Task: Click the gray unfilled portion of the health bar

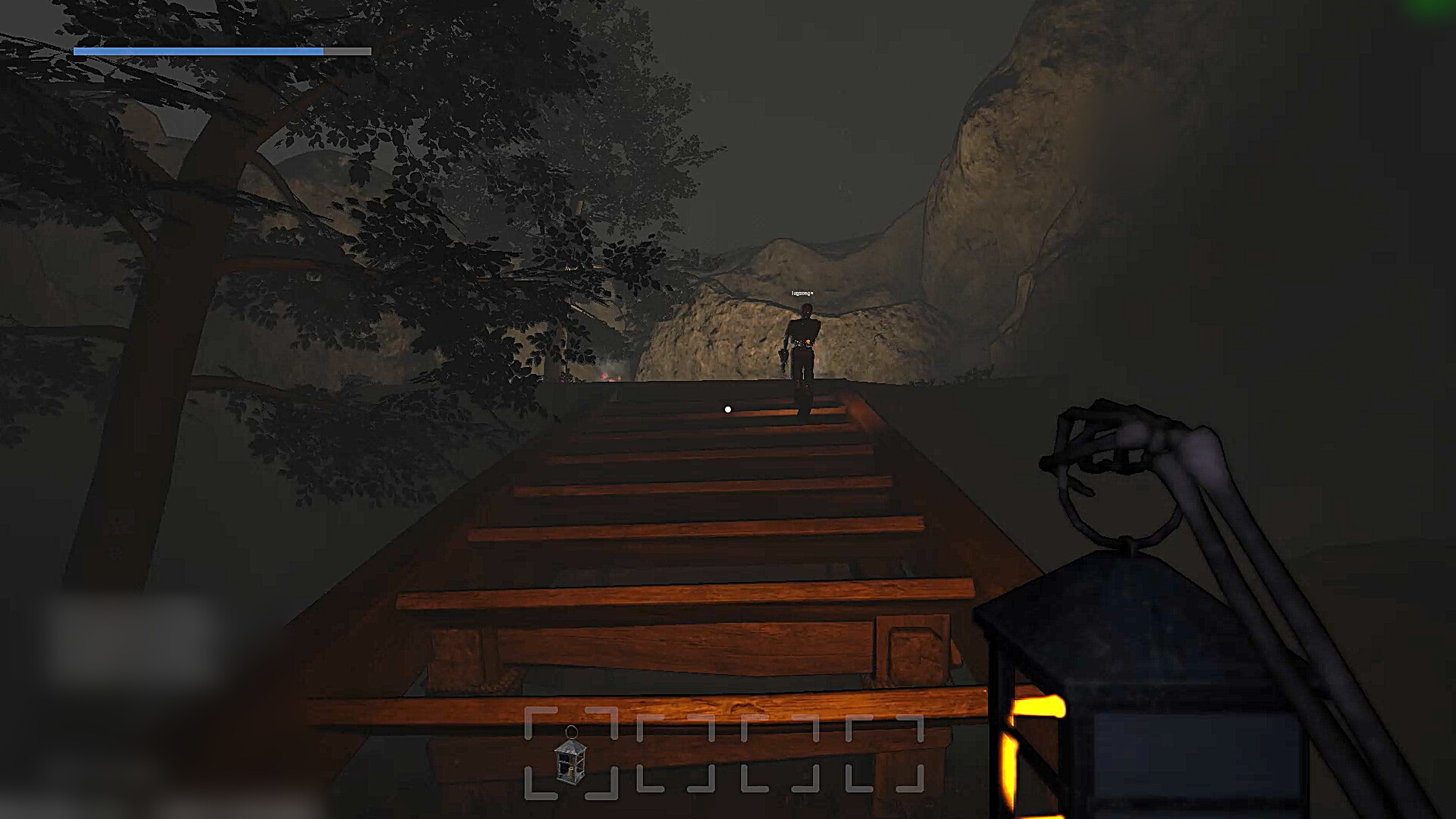Action: (x=345, y=52)
